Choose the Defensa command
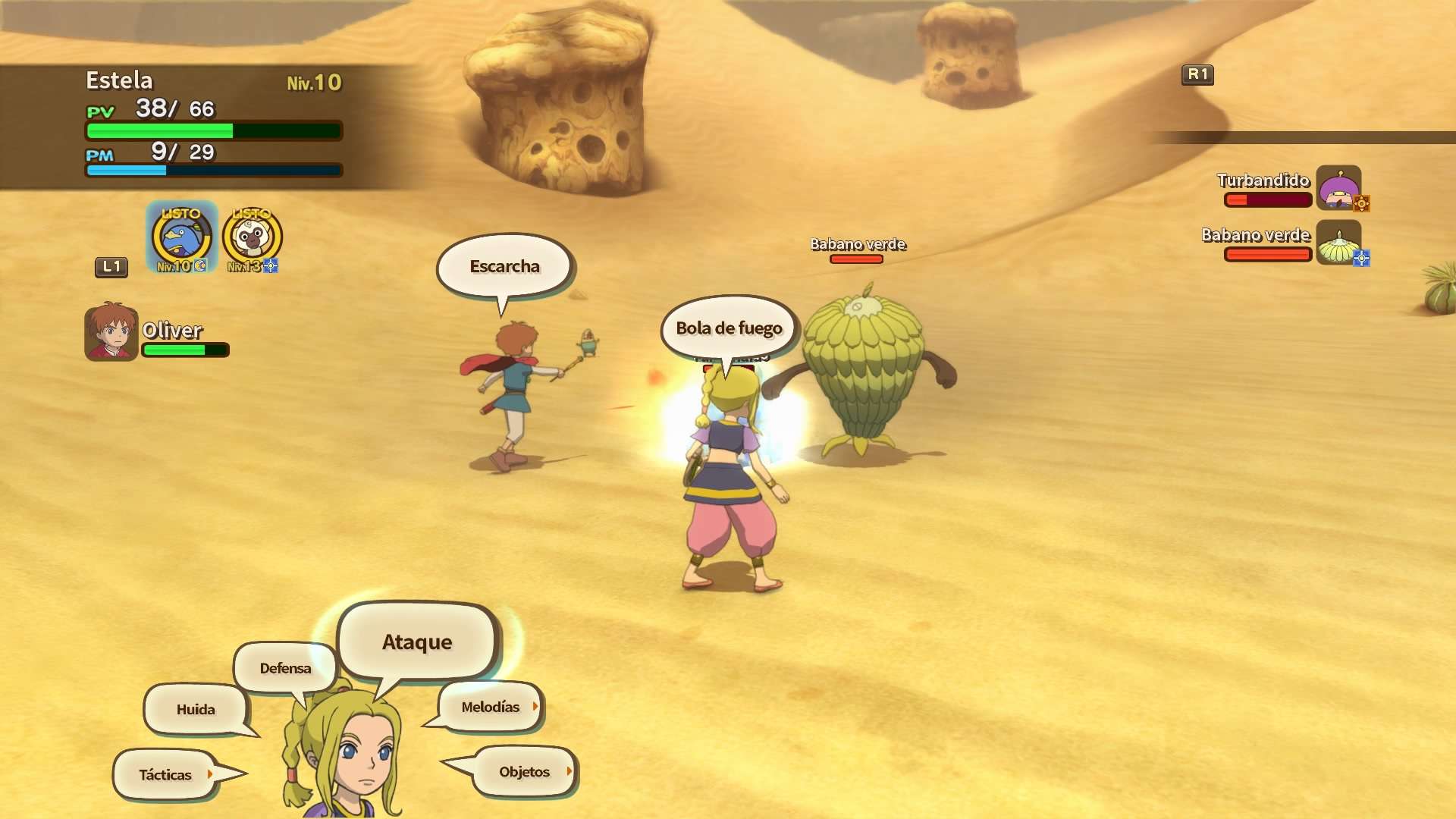1456x819 pixels. pyautogui.click(x=285, y=668)
